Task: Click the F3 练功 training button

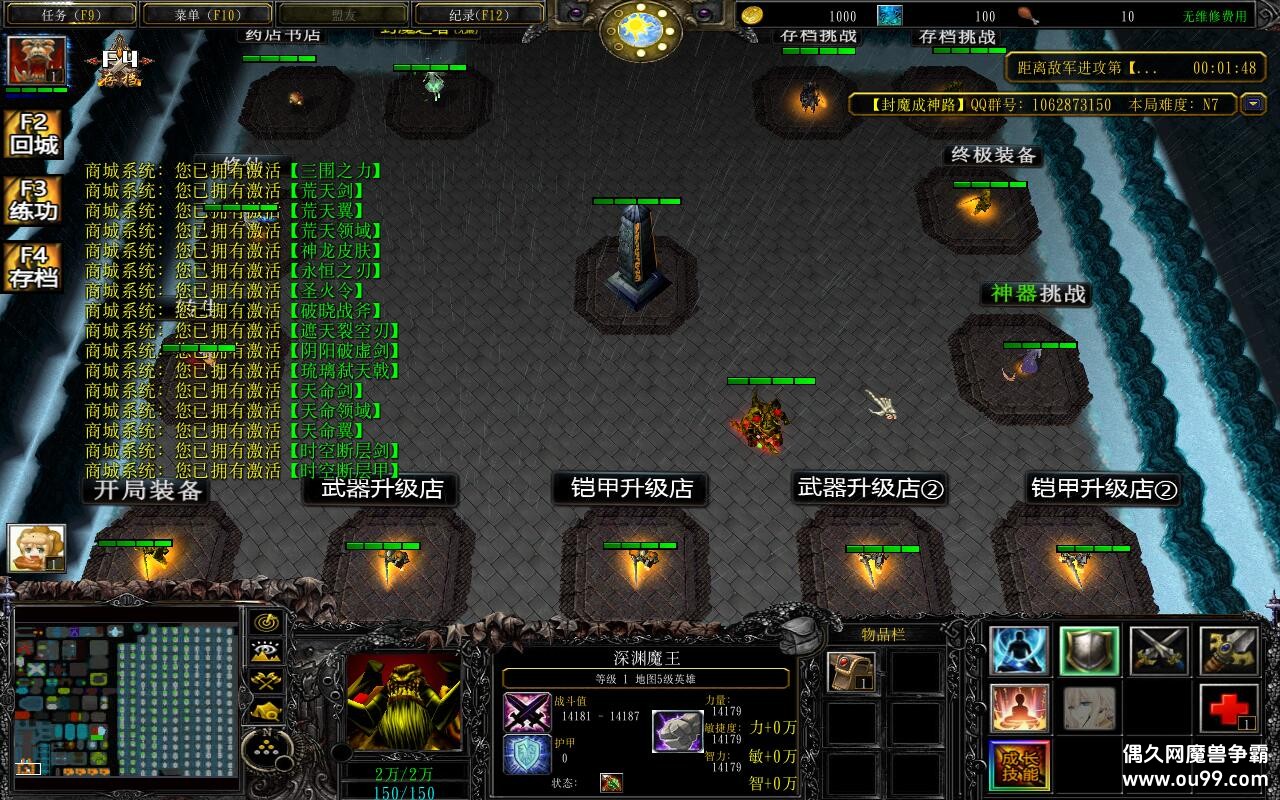Action: (x=34, y=201)
